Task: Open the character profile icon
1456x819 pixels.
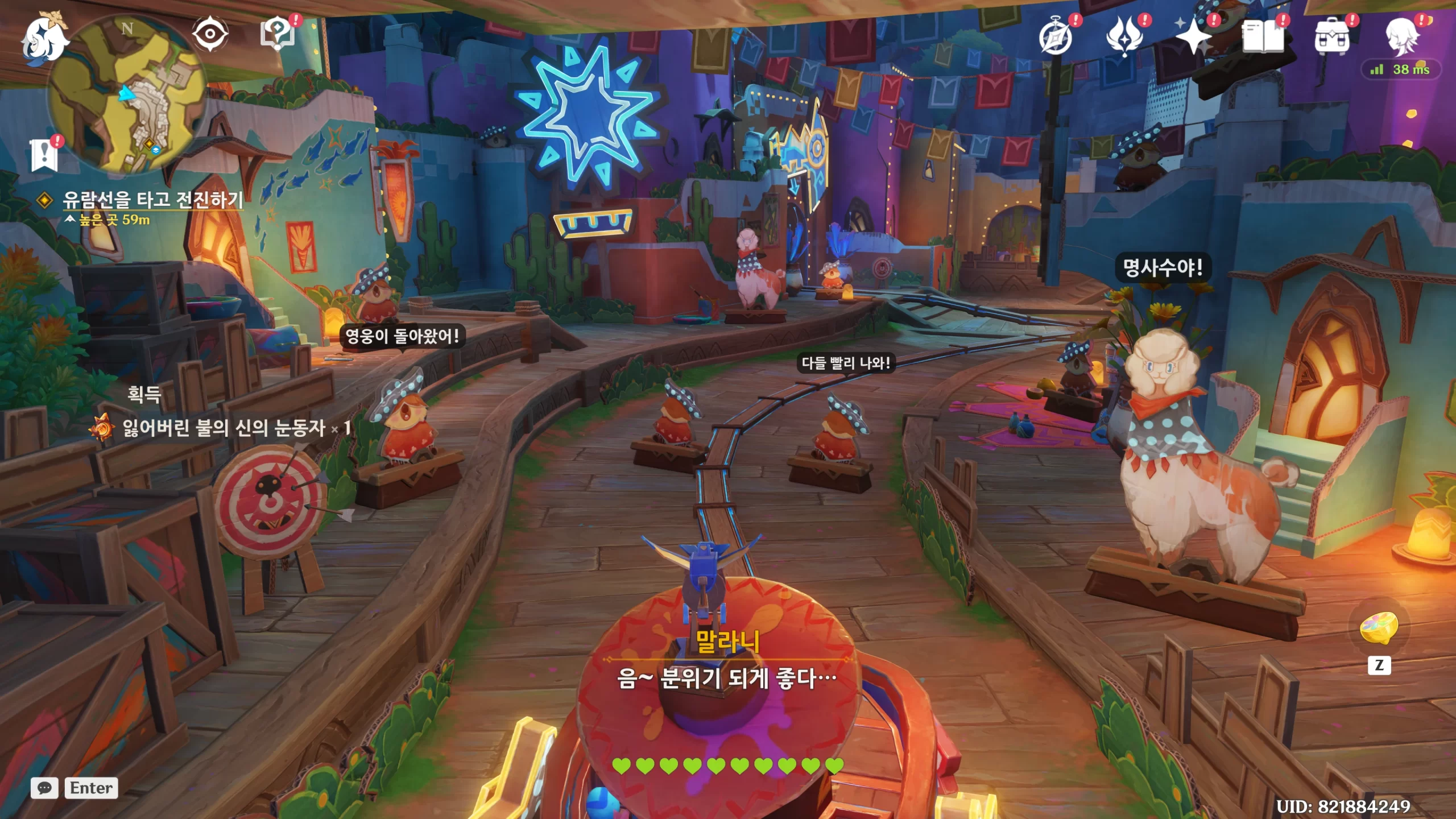Action: pos(1401,36)
